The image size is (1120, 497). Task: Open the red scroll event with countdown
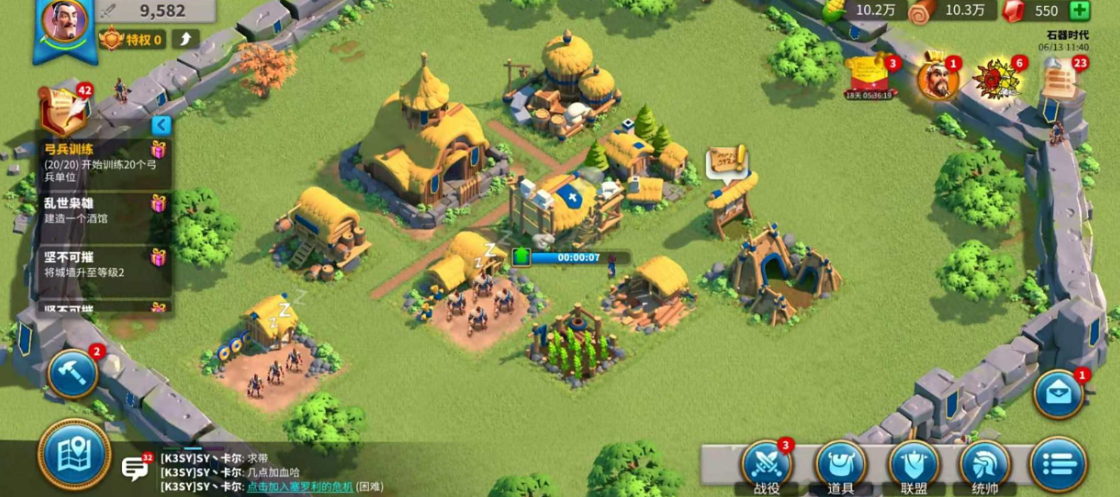click(x=867, y=75)
